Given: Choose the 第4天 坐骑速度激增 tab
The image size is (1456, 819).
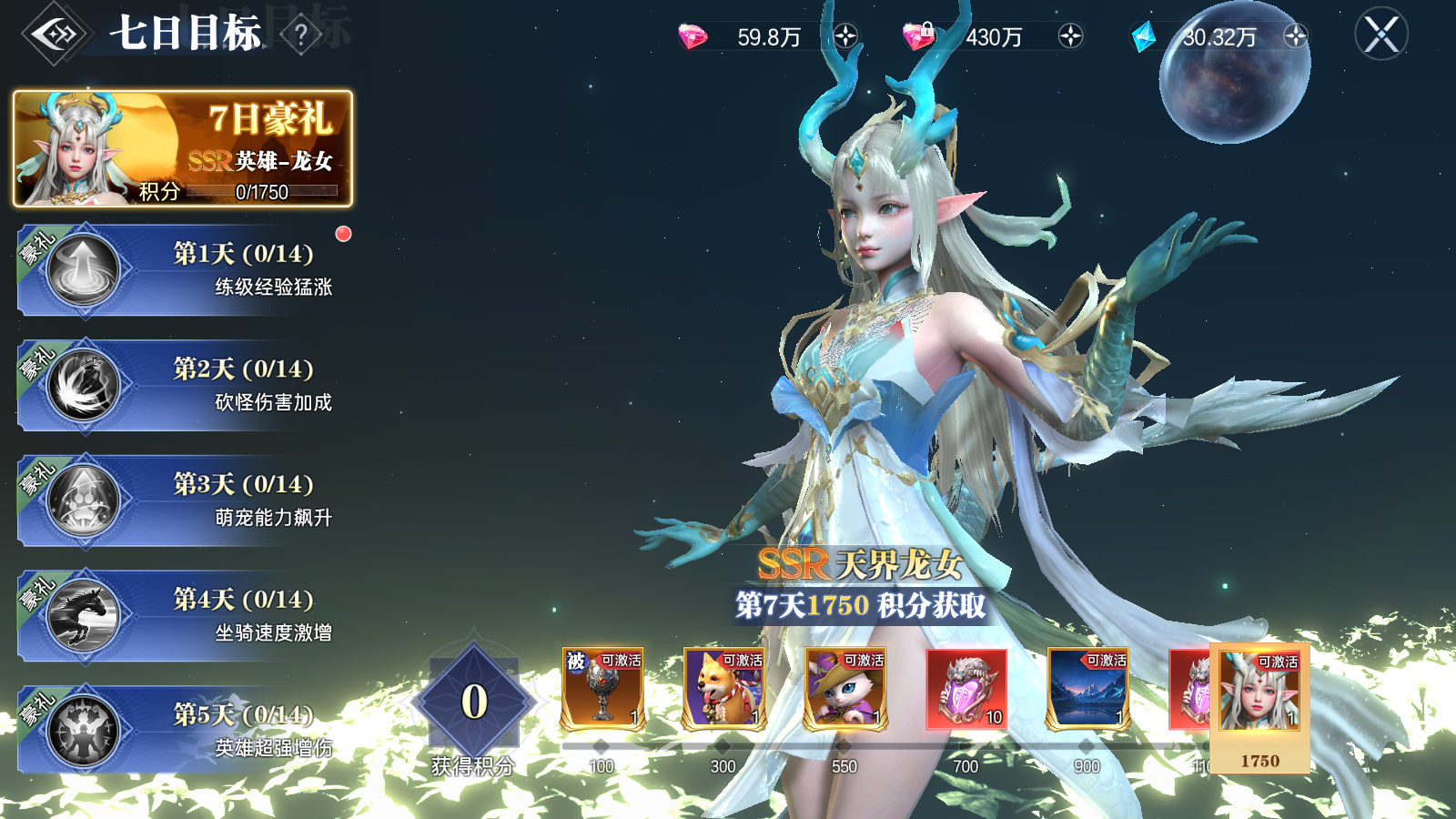Looking at the screenshot, I should [x=182, y=616].
